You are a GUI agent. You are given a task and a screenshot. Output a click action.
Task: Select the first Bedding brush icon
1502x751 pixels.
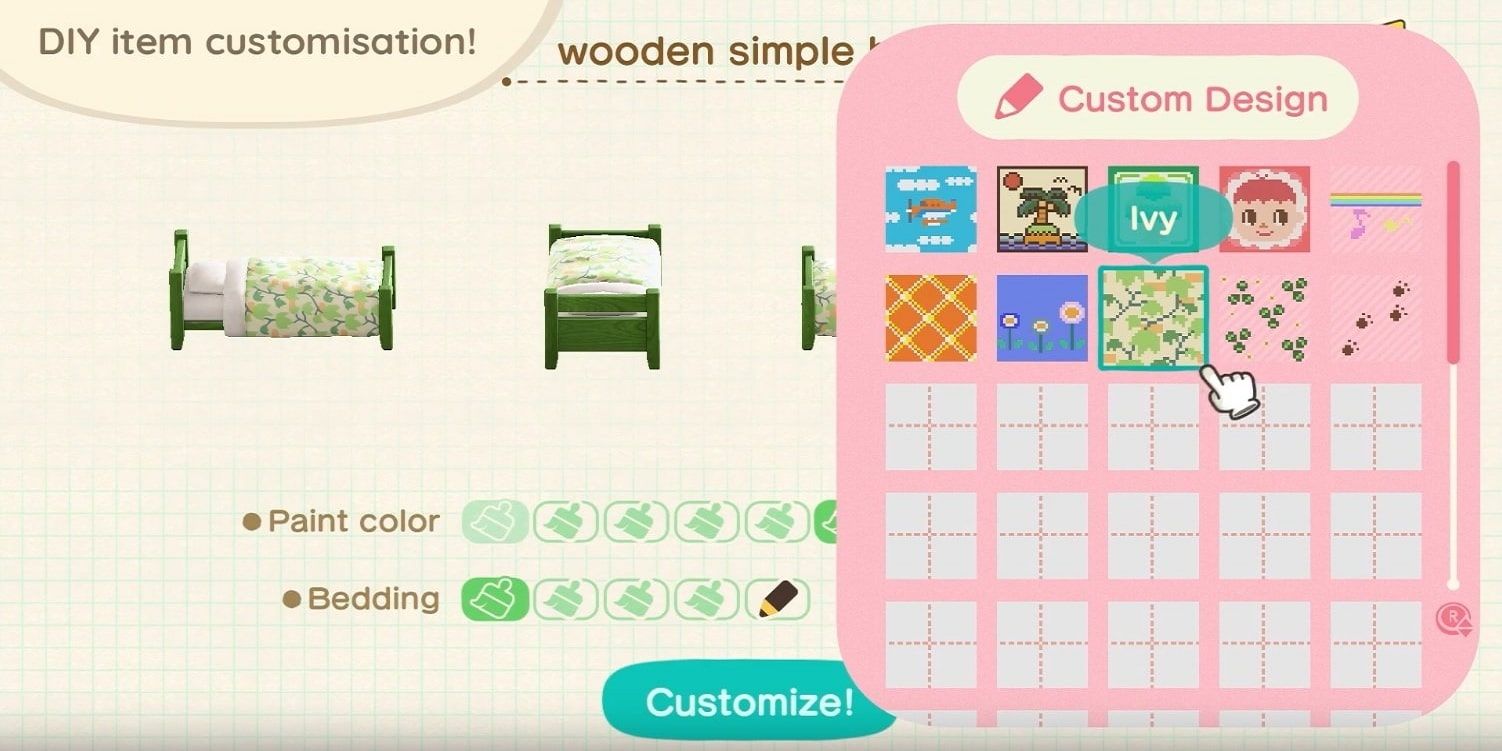click(496, 597)
